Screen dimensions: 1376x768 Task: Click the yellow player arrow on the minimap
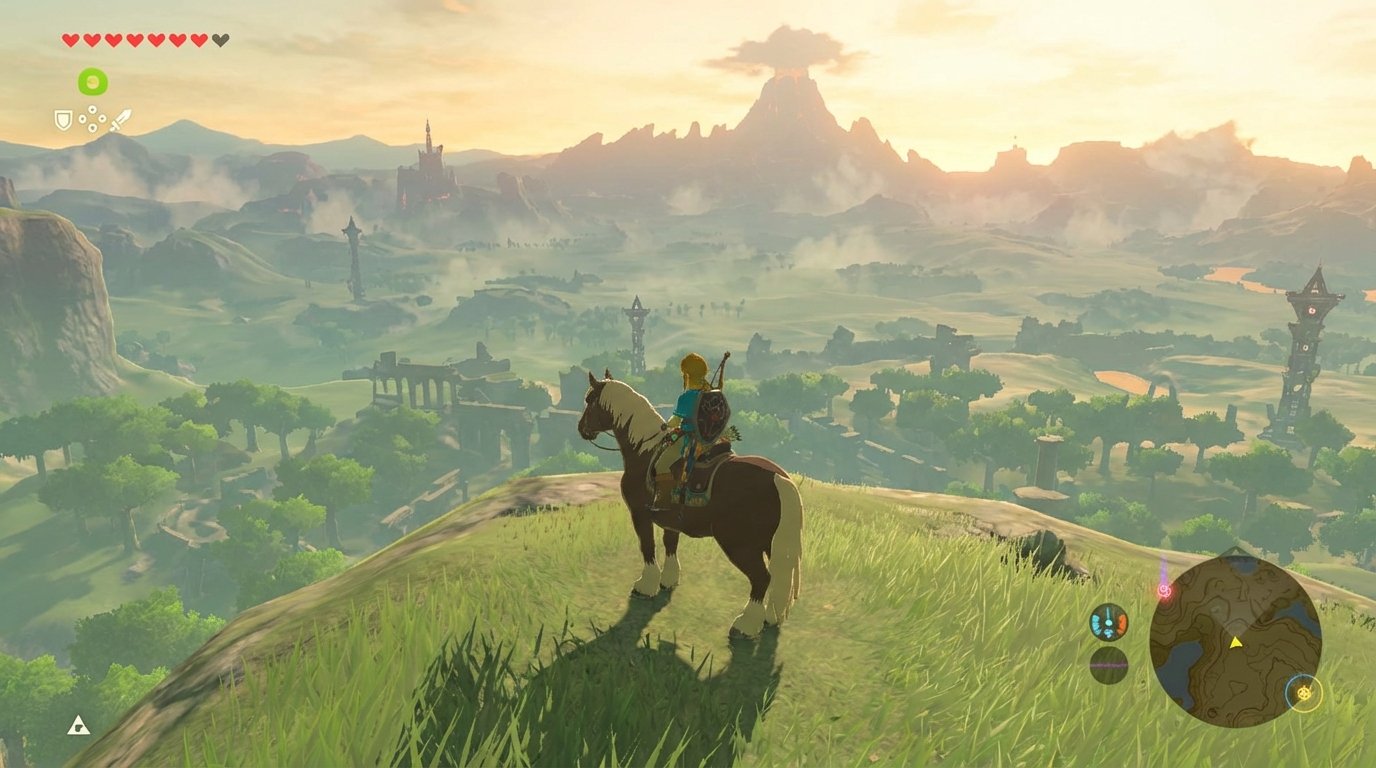[x=1235, y=642]
